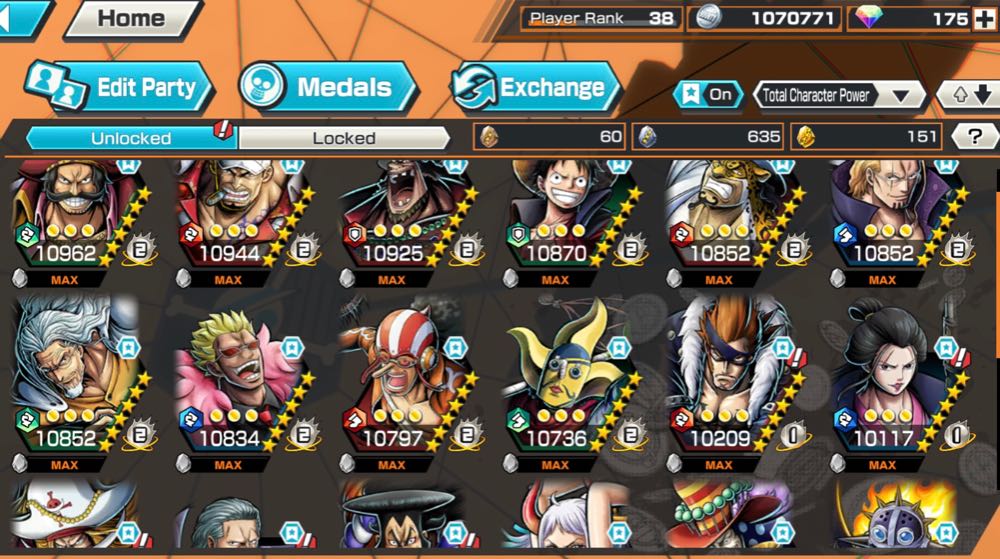Reverse the sort order with arrows button
Image resolution: width=1000 pixels, height=559 pixels.
pyautogui.click(x=968, y=95)
